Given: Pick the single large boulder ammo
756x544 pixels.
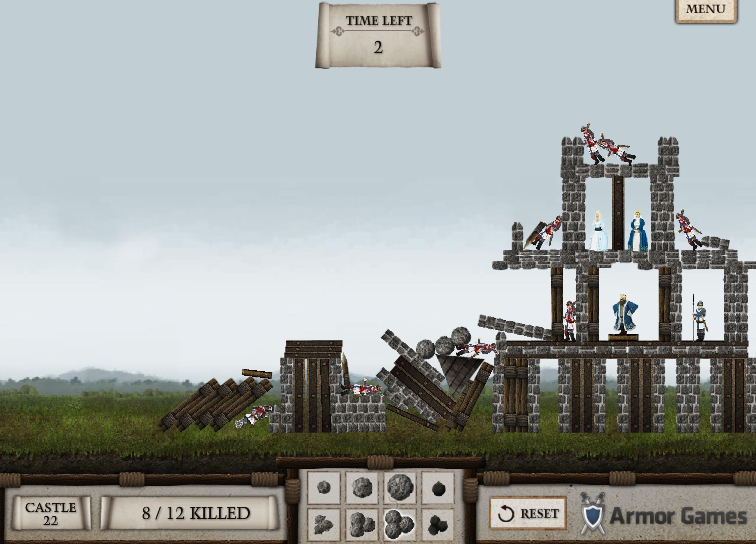Looking at the screenshot, I should click(399, 488).
